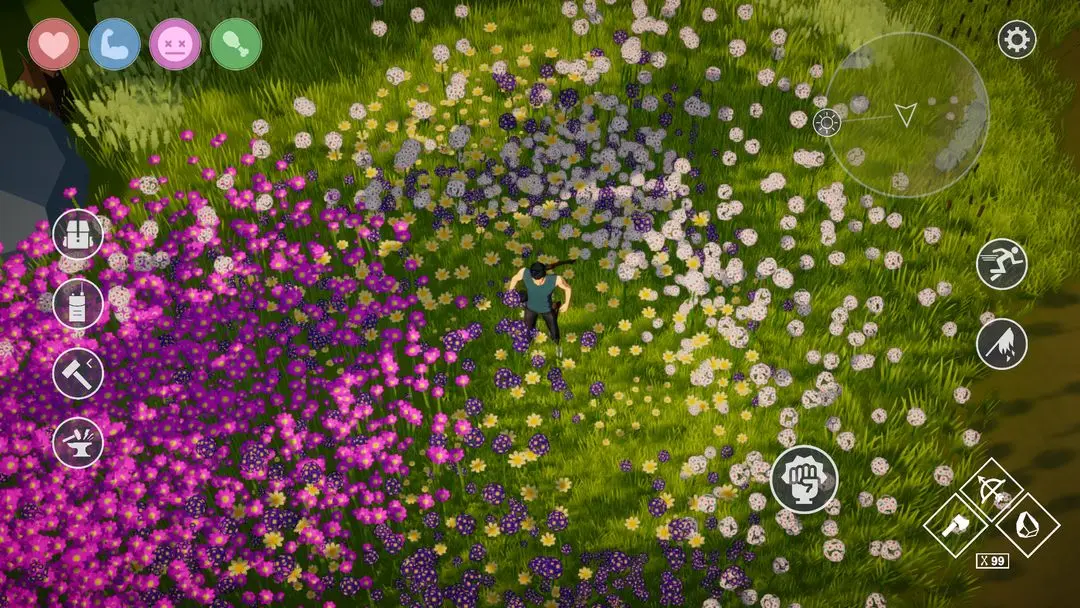Click the circular compass minimap
This screenshot has height=608, width=1080.
[x=906, y=115]
